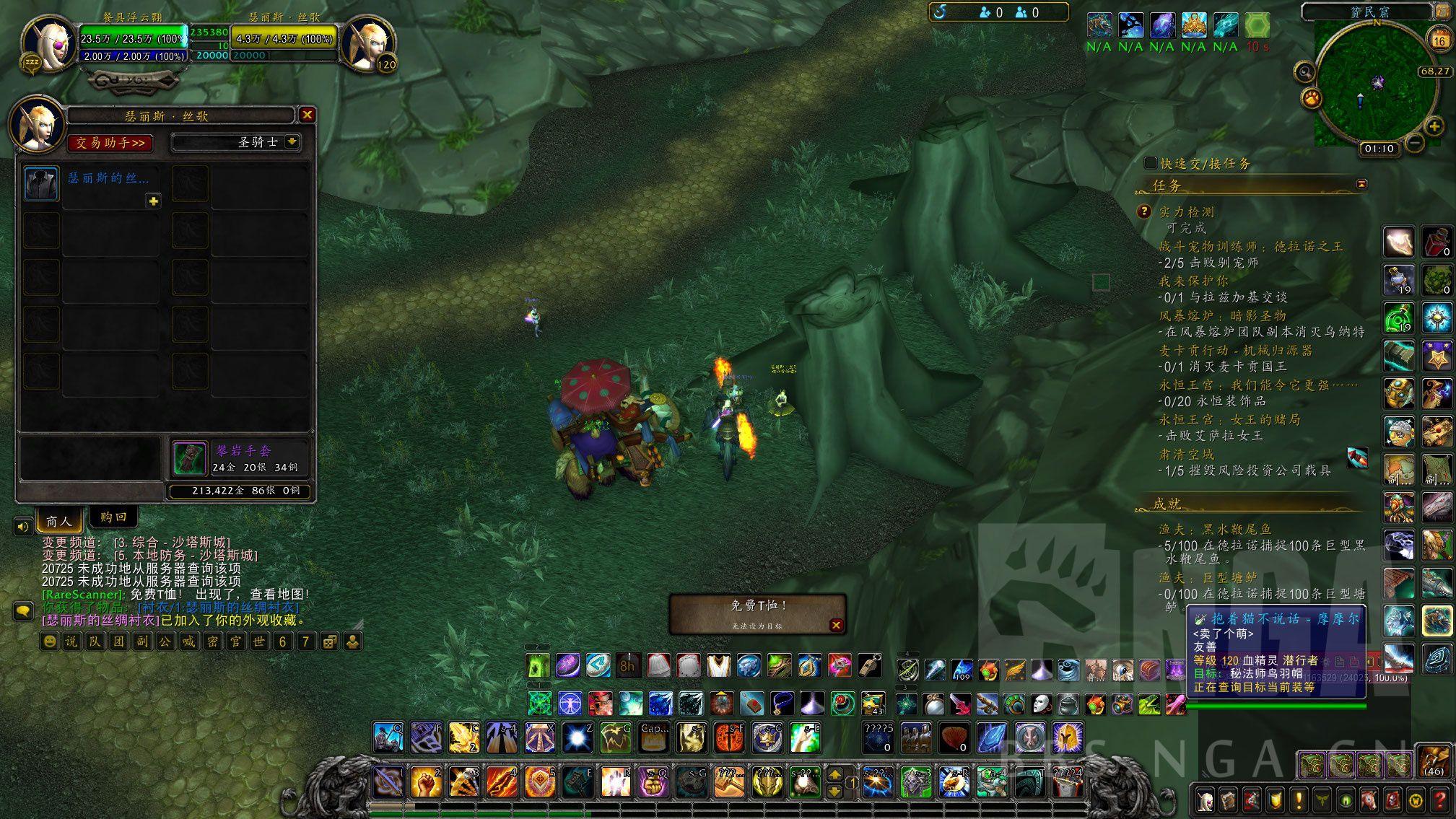Zoom out on the minimap
The image size is (1456, 819).
pyautogui.click(x=1416, y=143)
